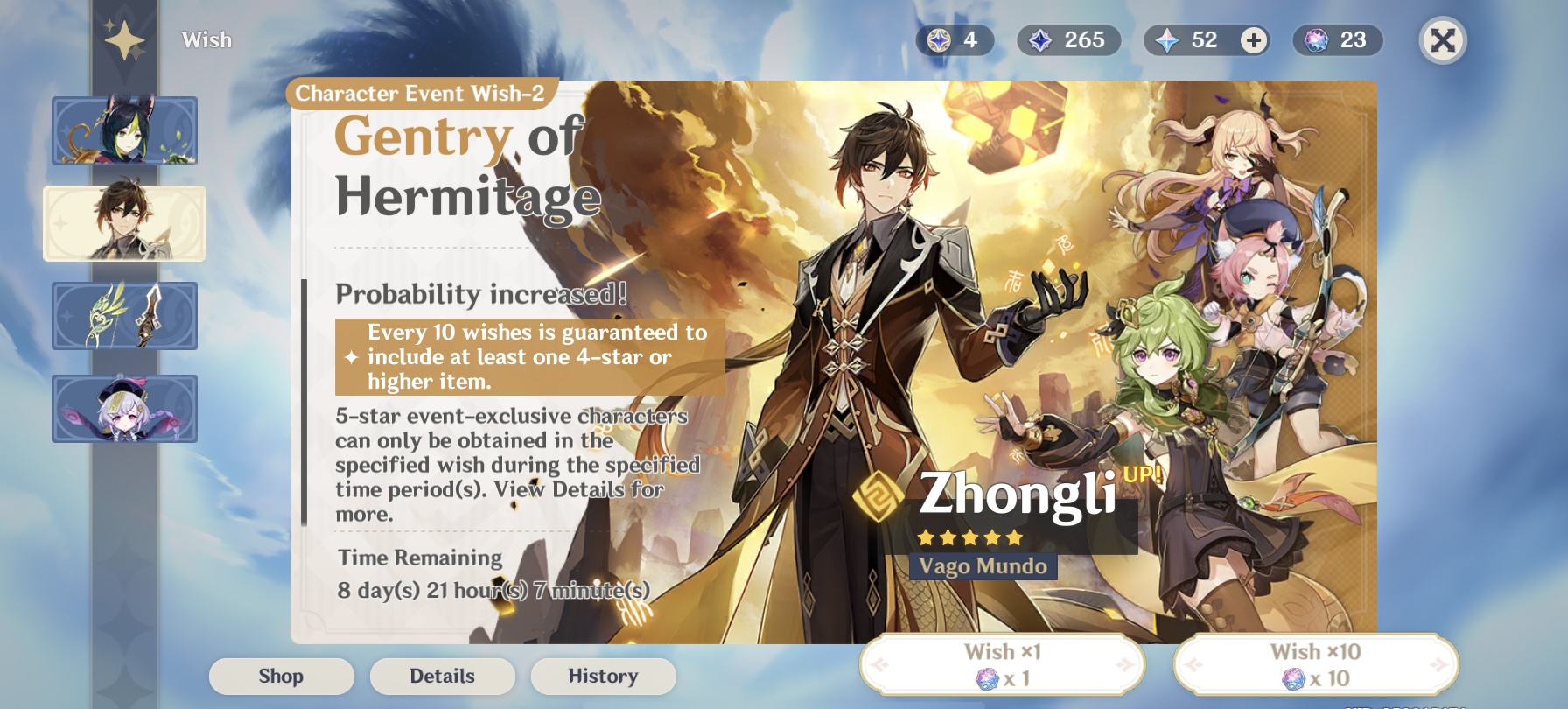Select the Tighnari character event banner thumbnail
Image resolution: width=1568 pixels, height=709 pixels.
tap(124, 130)
